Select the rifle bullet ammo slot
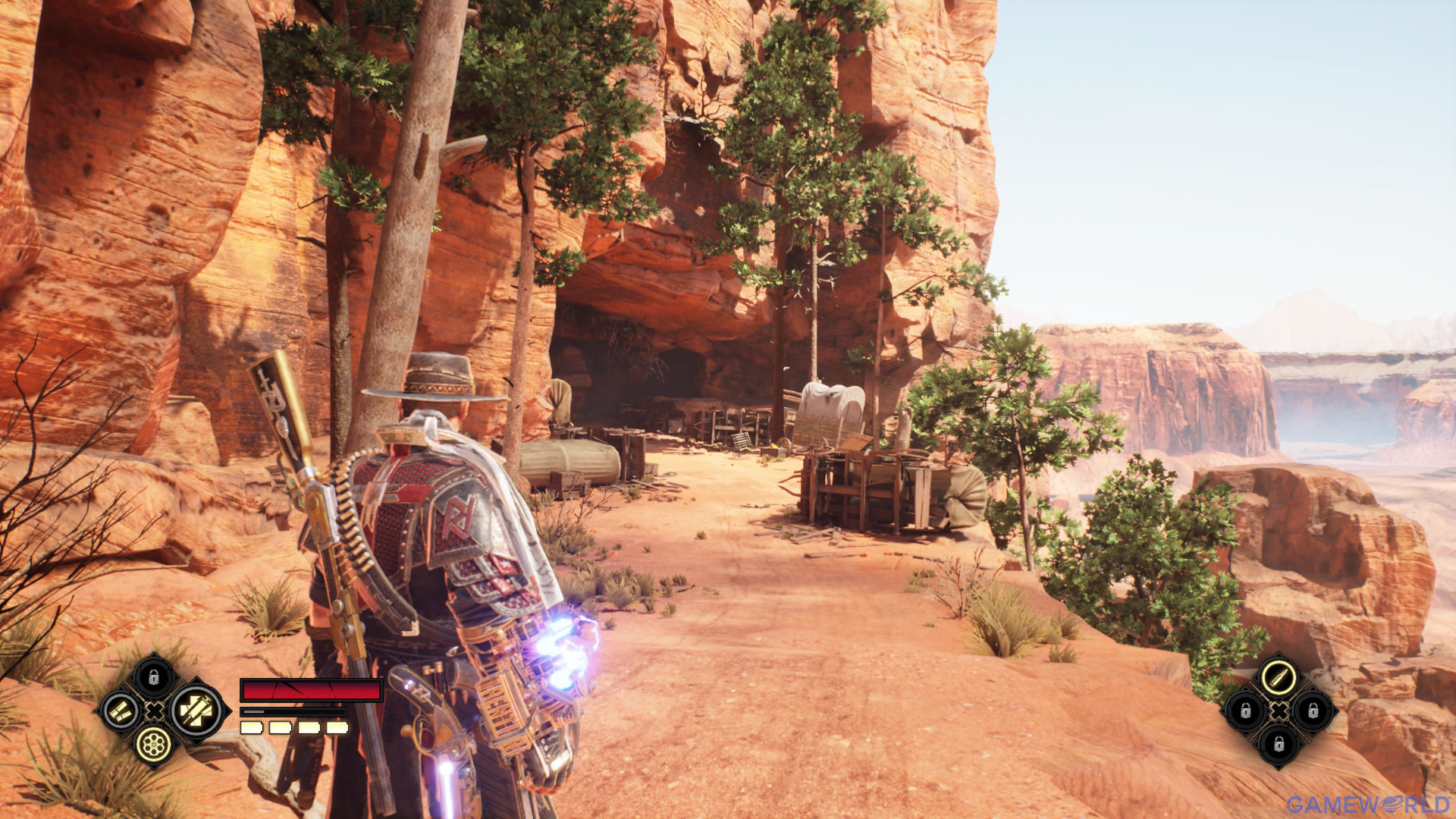 (1279, 676)
